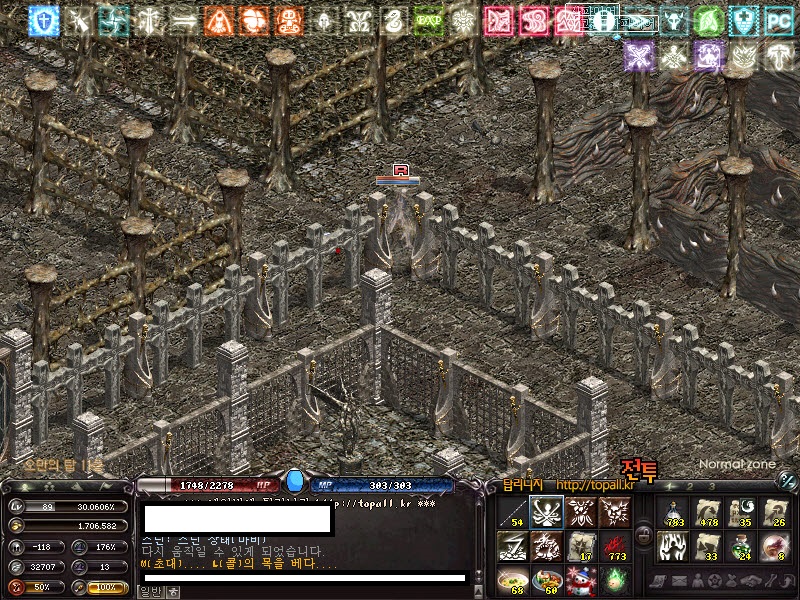
Task: Click the round button above the hotbar pages
Action: click(x=786, y=482)
